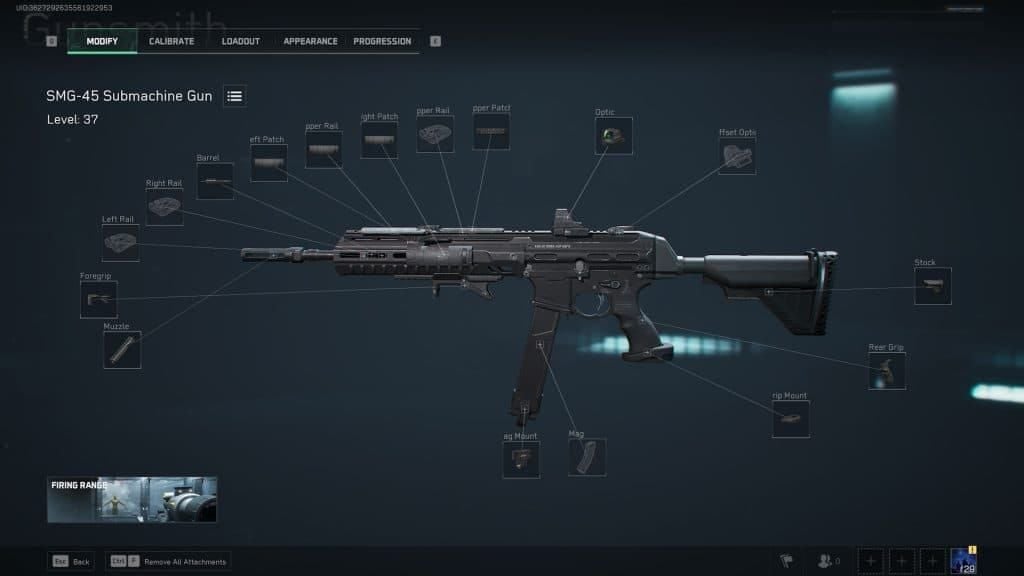
Task: Open the Right Rail attachment slot
Action: pyautogui.click(x=164, y=207)
